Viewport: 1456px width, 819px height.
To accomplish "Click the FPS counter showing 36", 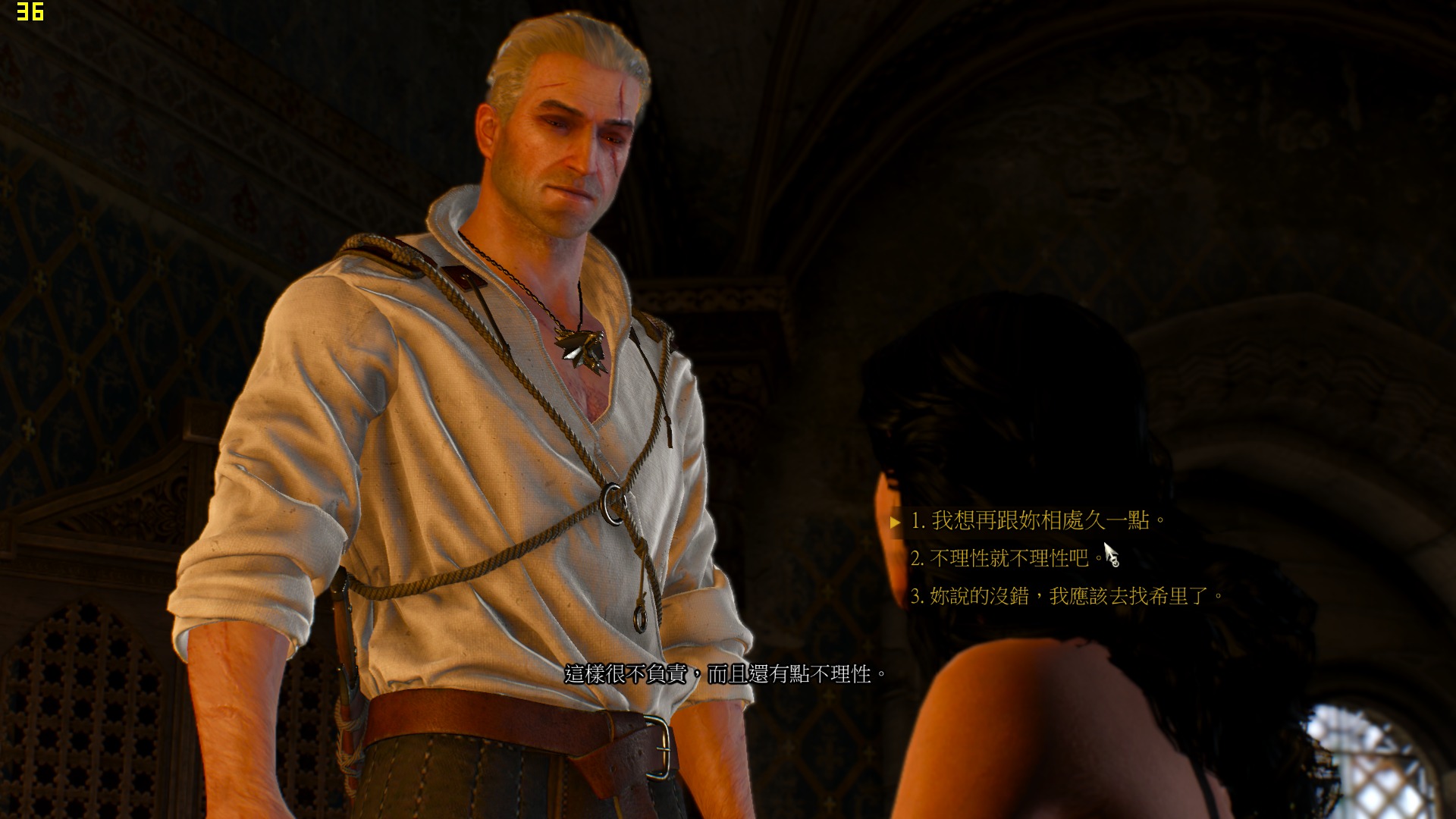I will pos(29,13).
